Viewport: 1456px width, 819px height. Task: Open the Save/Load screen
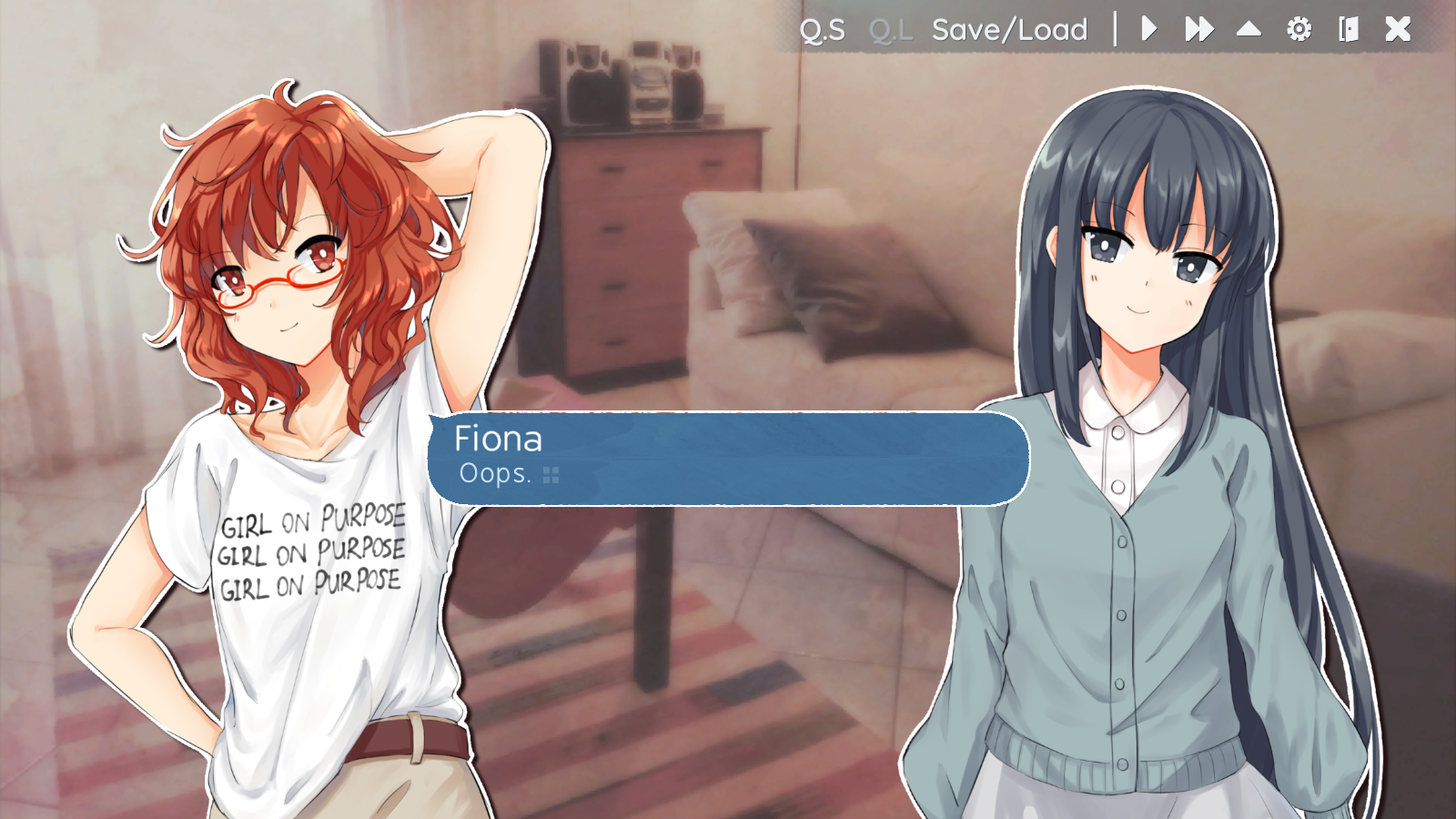1008,29
